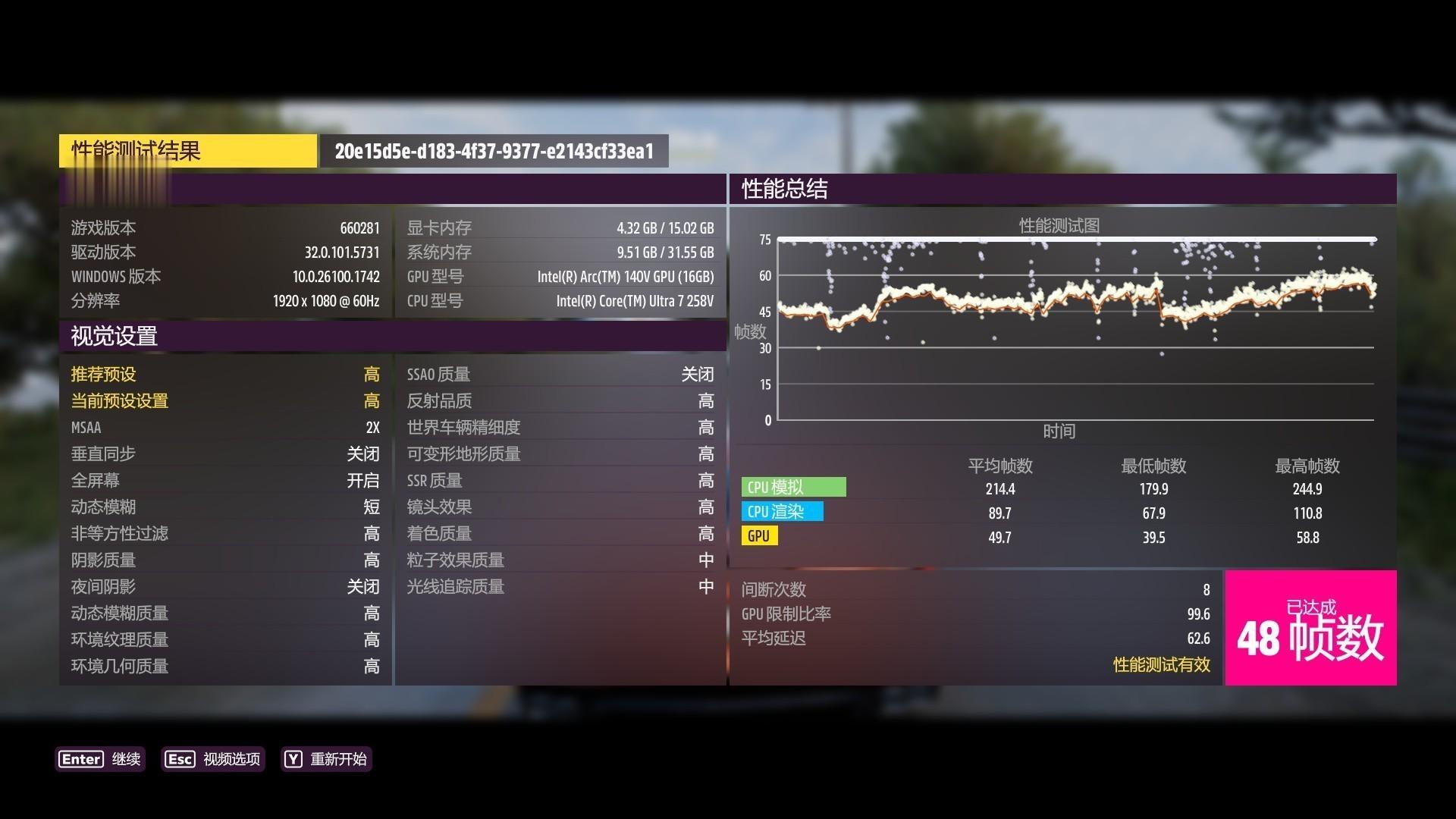This screenshot has width=1456, height=819.
Task: Click the Esc key icon before 视频选项
Action: pos(179,759)
